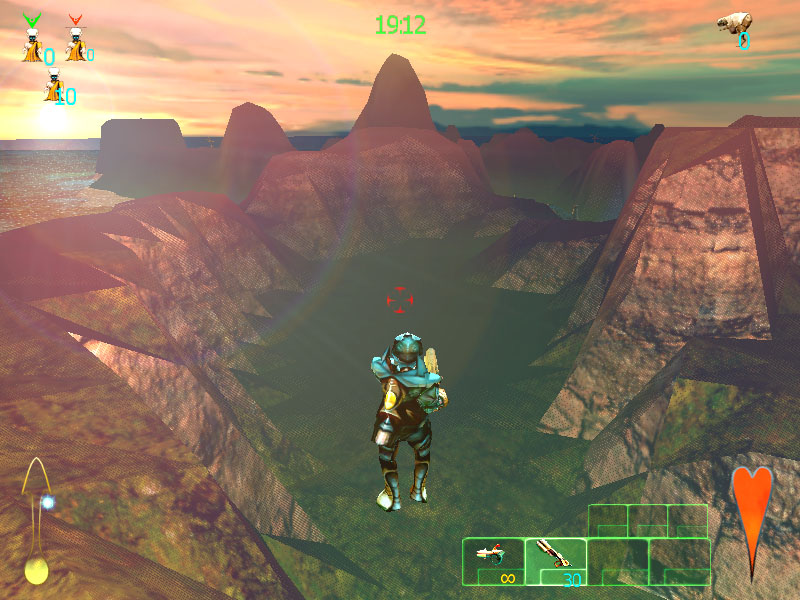The image size is (800, 600).
Task: Click the unmarked robed figure showing 10
Action: (52, 89)
